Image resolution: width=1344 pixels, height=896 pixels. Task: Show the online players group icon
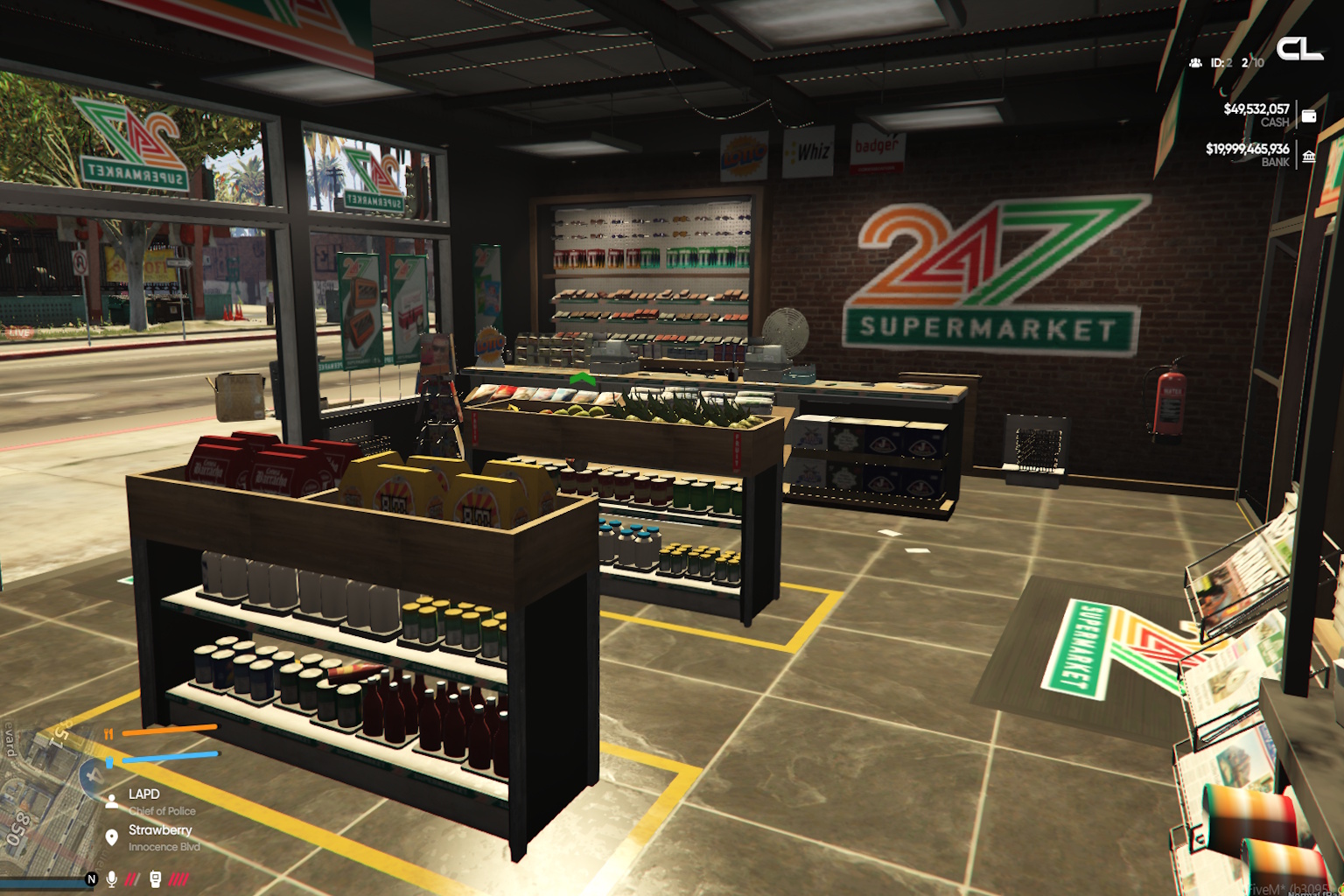click(x=1195, y=63)
